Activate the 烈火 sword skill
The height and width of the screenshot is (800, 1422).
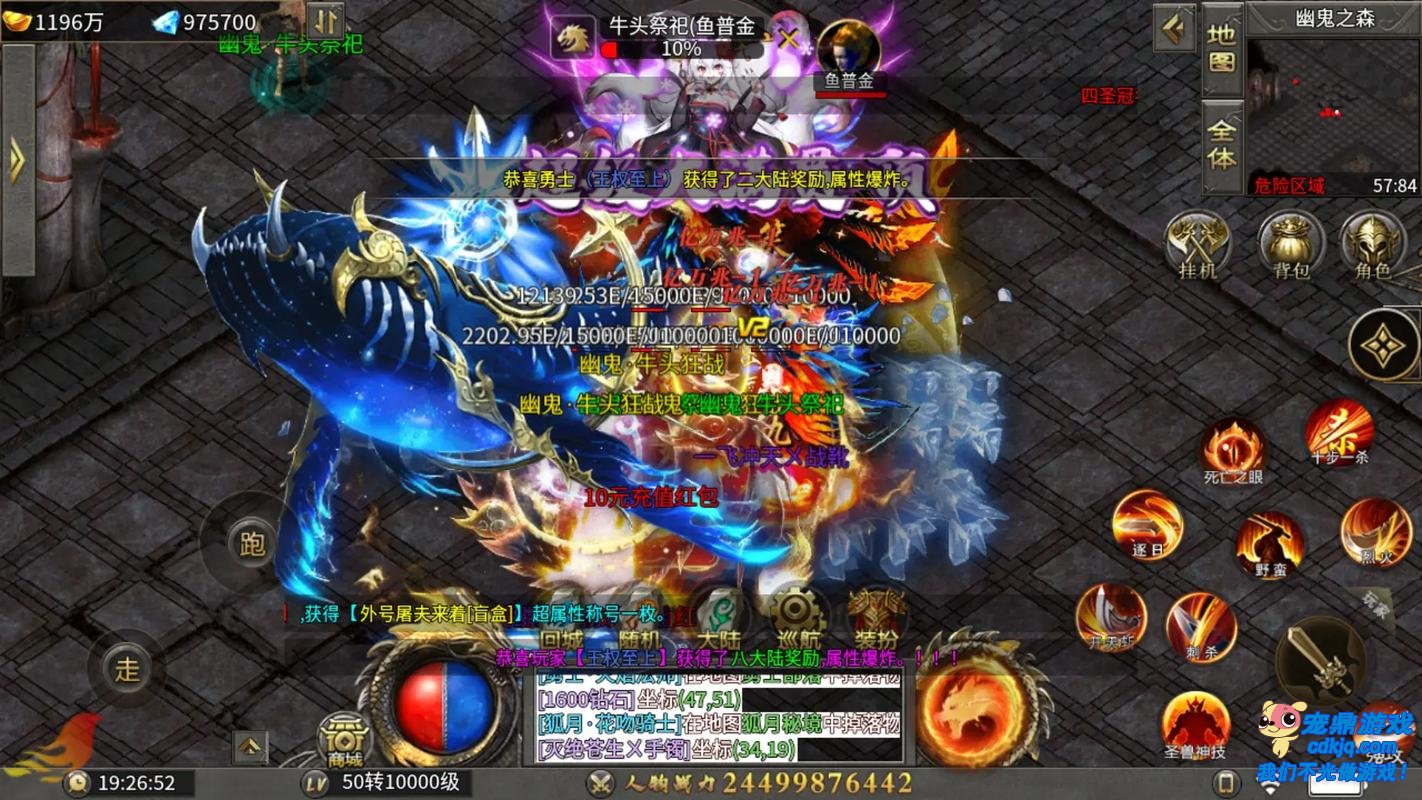pos(1376,530)
